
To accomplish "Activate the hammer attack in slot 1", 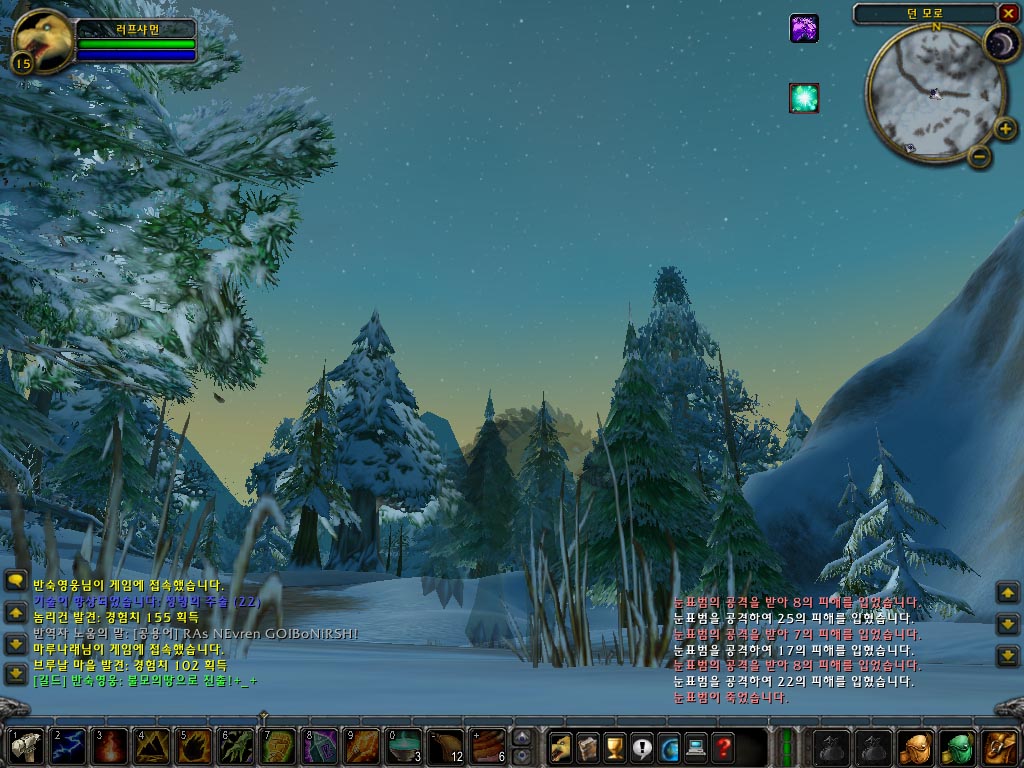I will click(25, 747).
